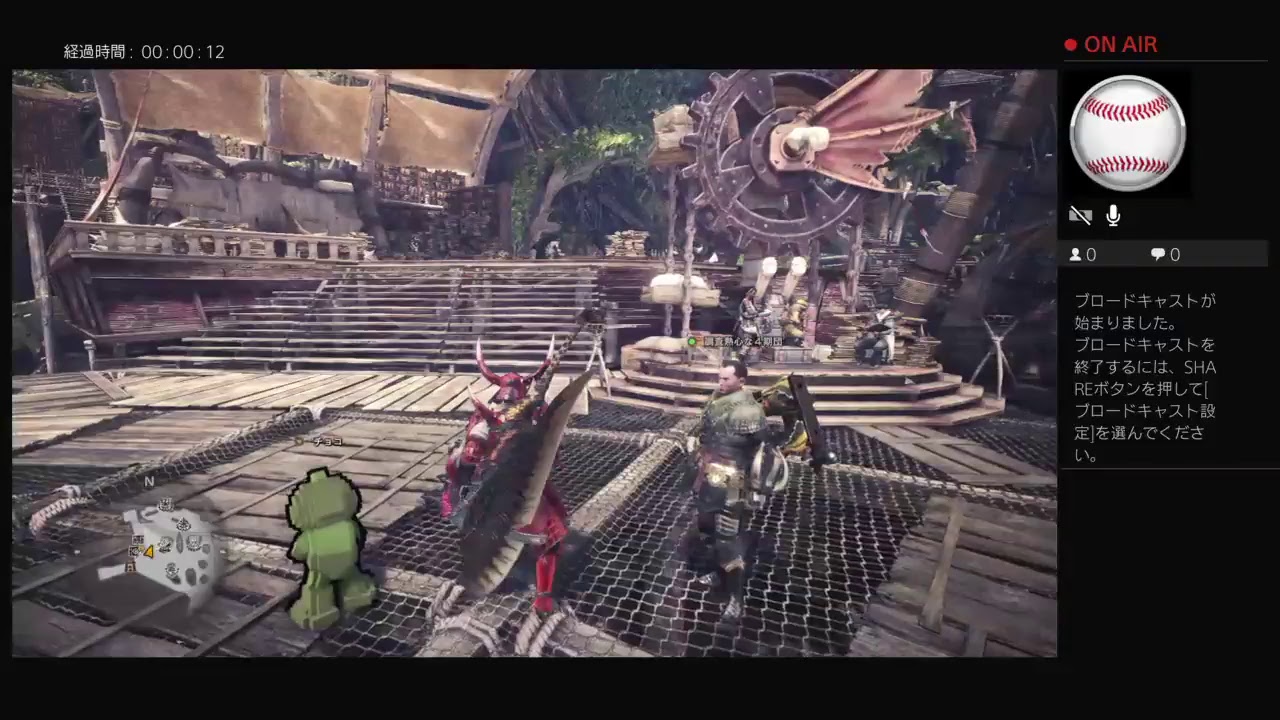Click the red ON AIR recording dot

(1069, 44)
